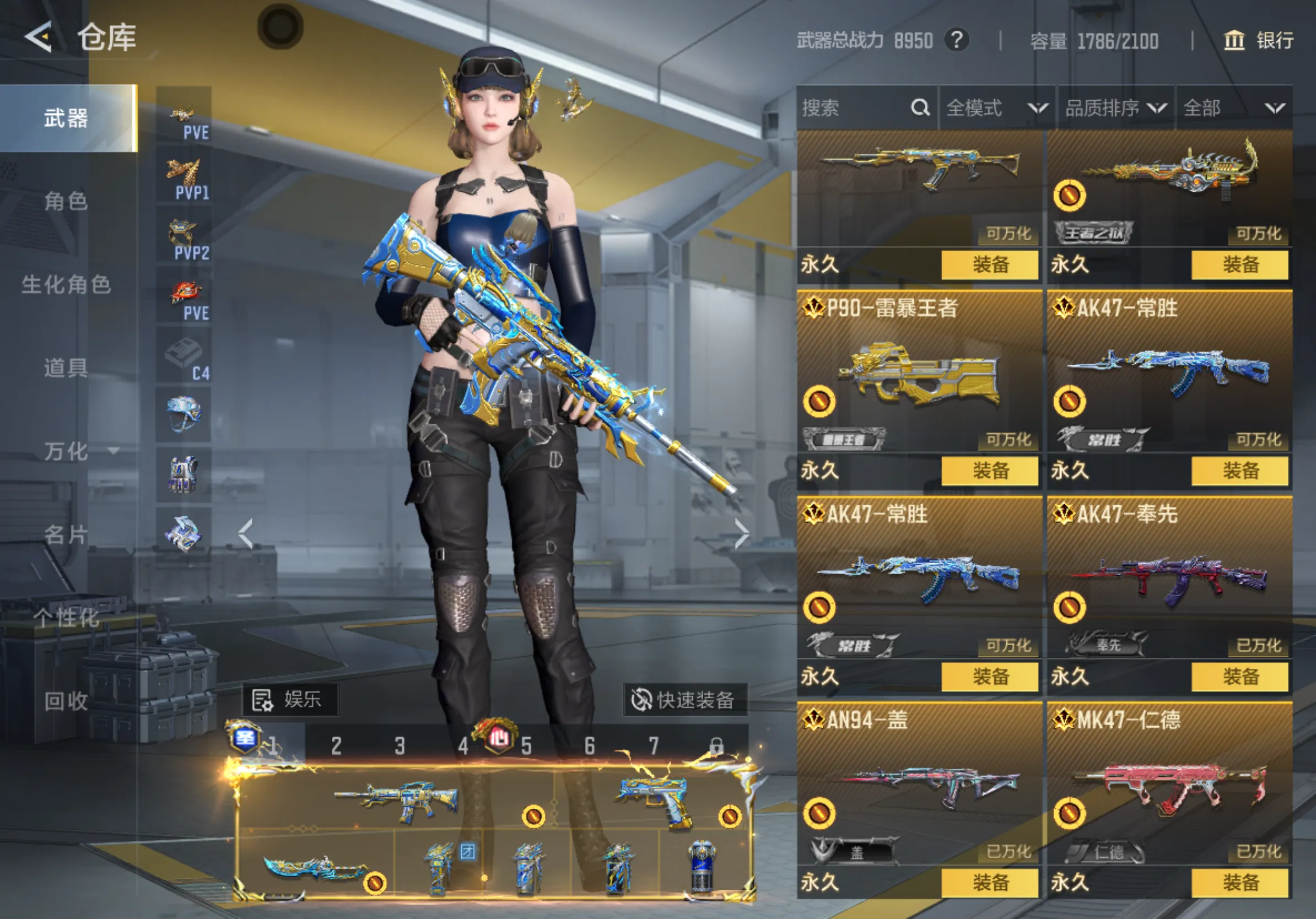Switch to the 角色 tab
Image resolution: width=1316 pixels, height=919 pixels.
[x=66, y=201]
